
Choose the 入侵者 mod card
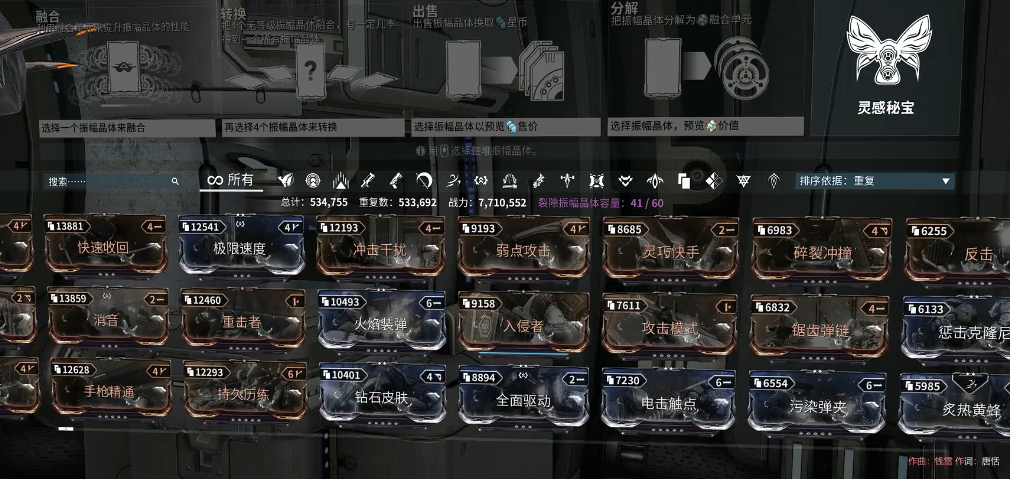point(524,324)
